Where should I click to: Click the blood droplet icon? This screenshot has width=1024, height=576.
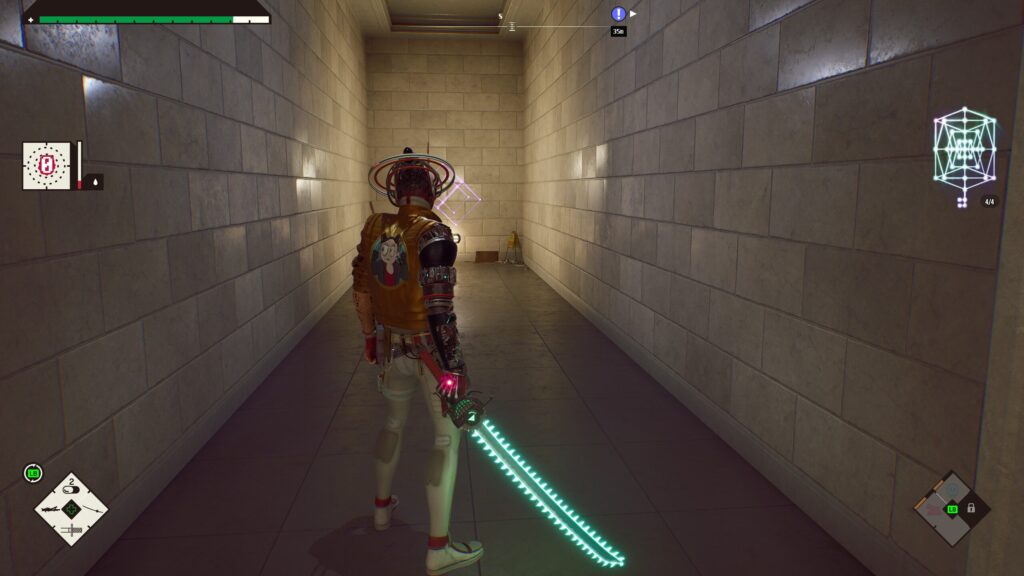(x=95, y=182)
